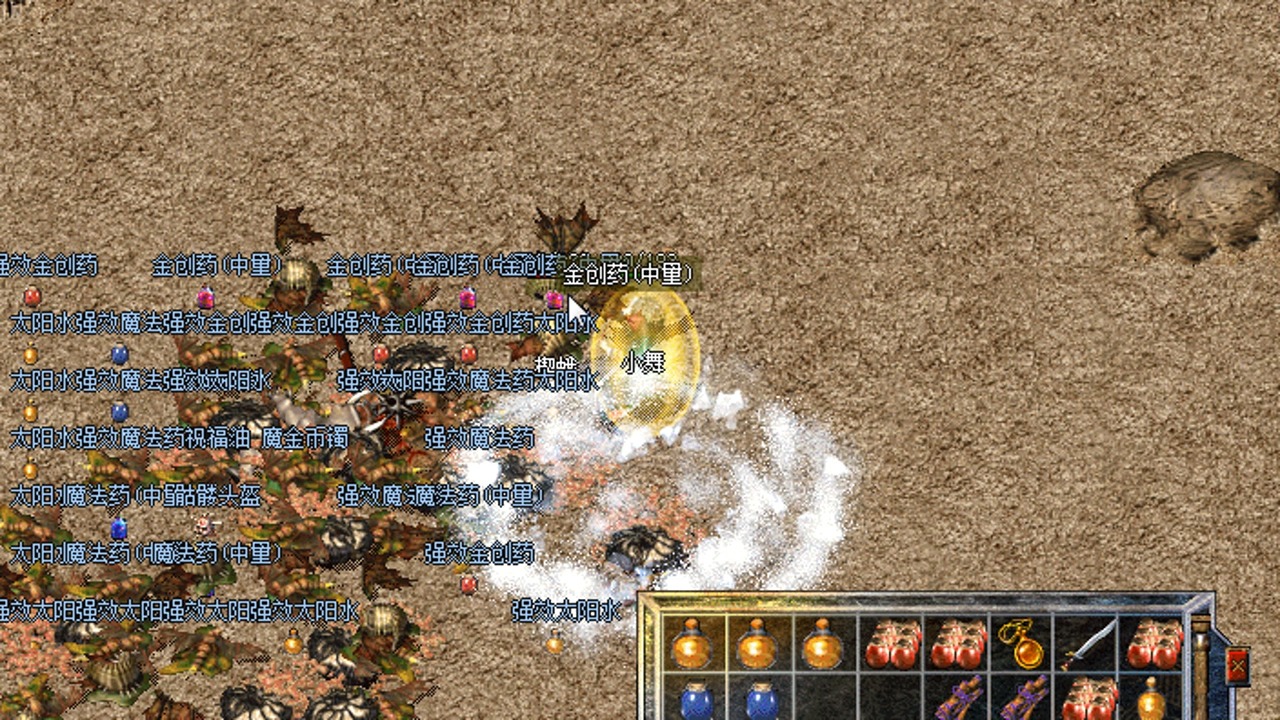This screenshot has height=720, width=1280.
Task: Pick the curved sword in the inventory
Action: (x=1087, y=643)
